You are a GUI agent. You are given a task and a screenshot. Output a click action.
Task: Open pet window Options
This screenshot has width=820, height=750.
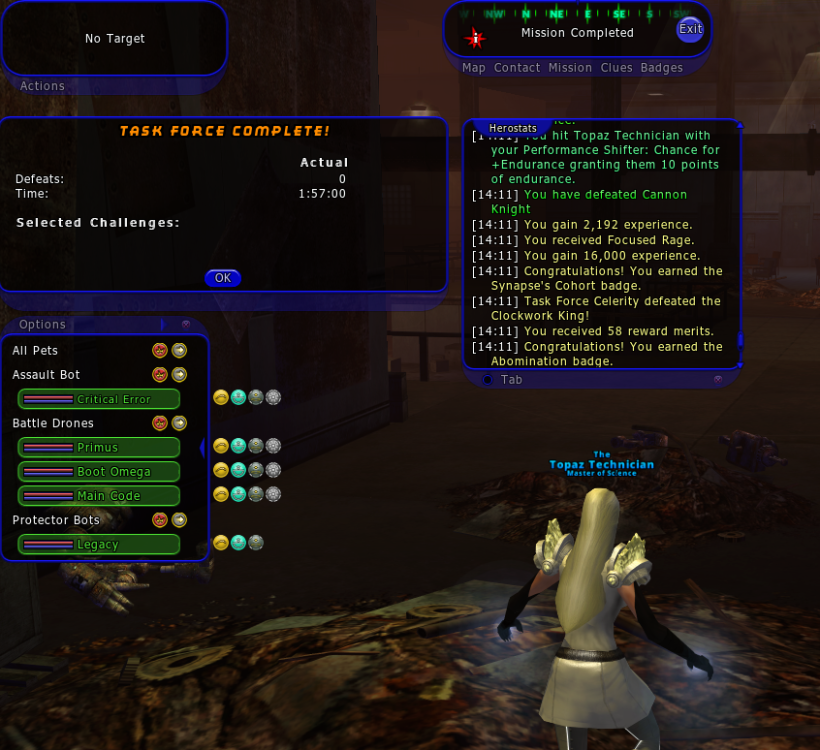[x=42, y=324]
